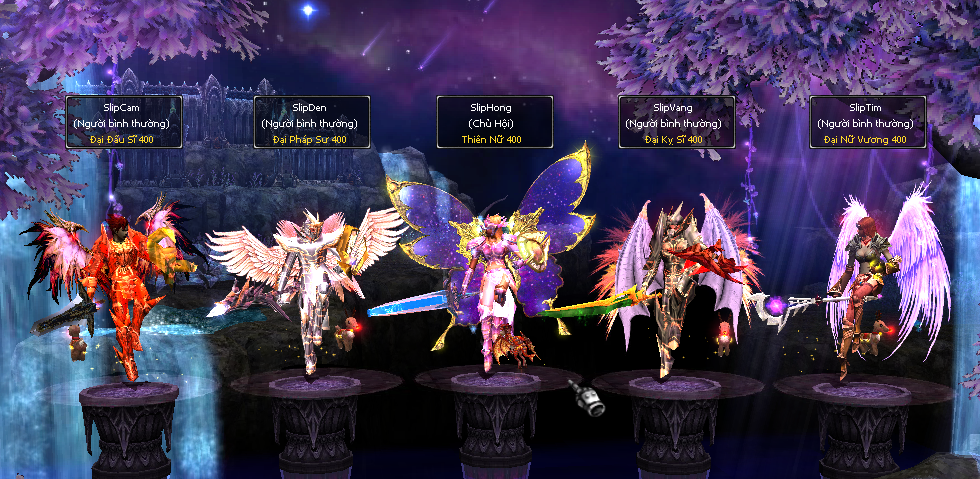Select the SlipVang character nameplate
Viewport: 980px width, 479px height.
coord(677,122)
